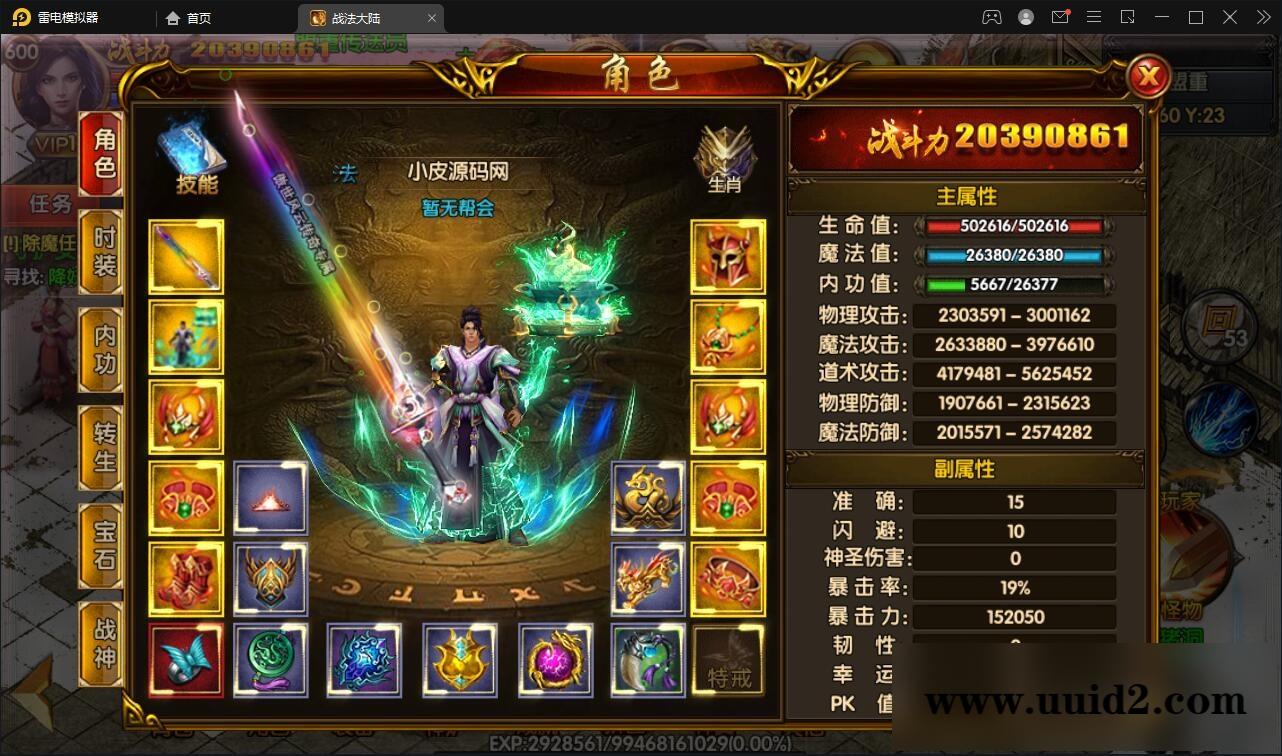
Task: Click the helmet equipment slot icon
Action: click(726, 256)
